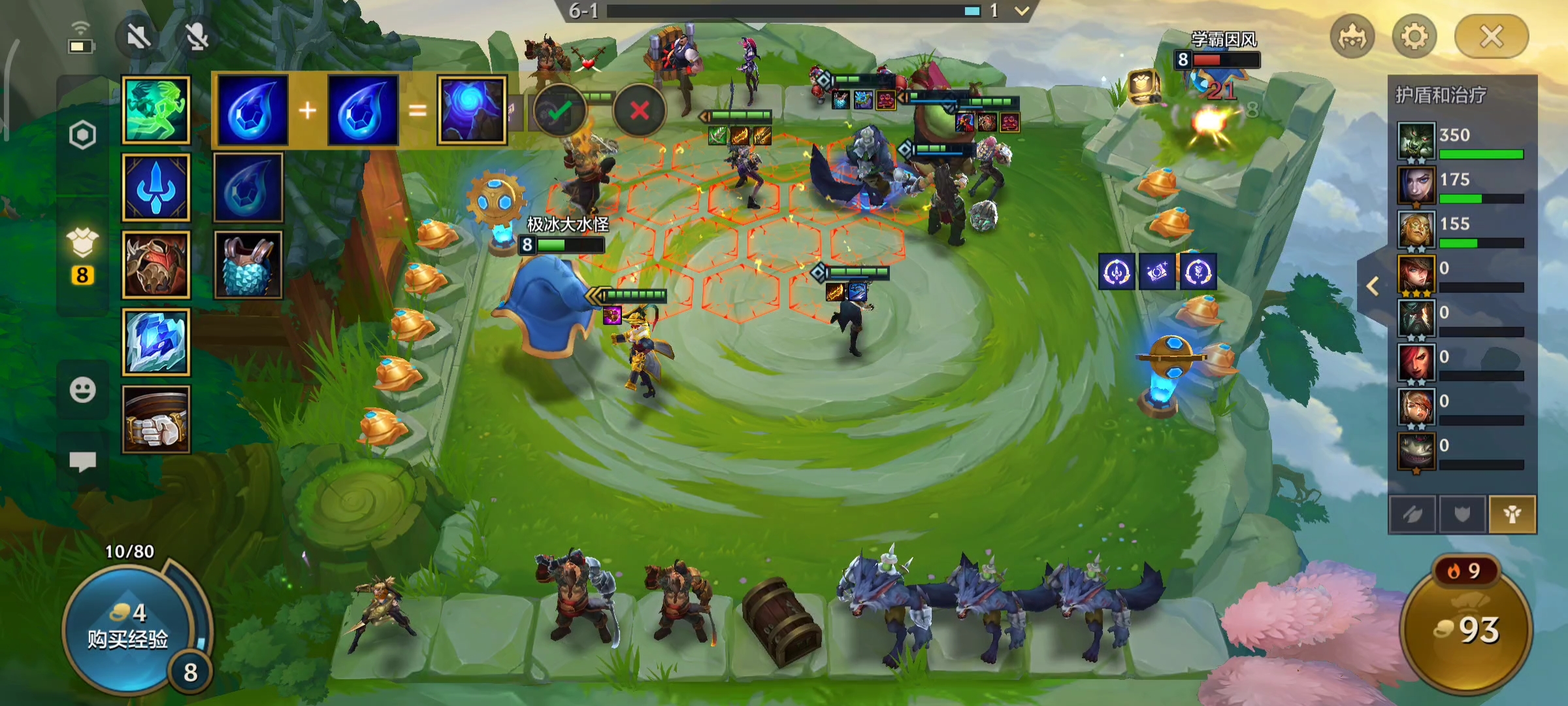Open the Little Legend crown menu button
This screenshot has width=1568, height=706.
[x=1352, y=37]
